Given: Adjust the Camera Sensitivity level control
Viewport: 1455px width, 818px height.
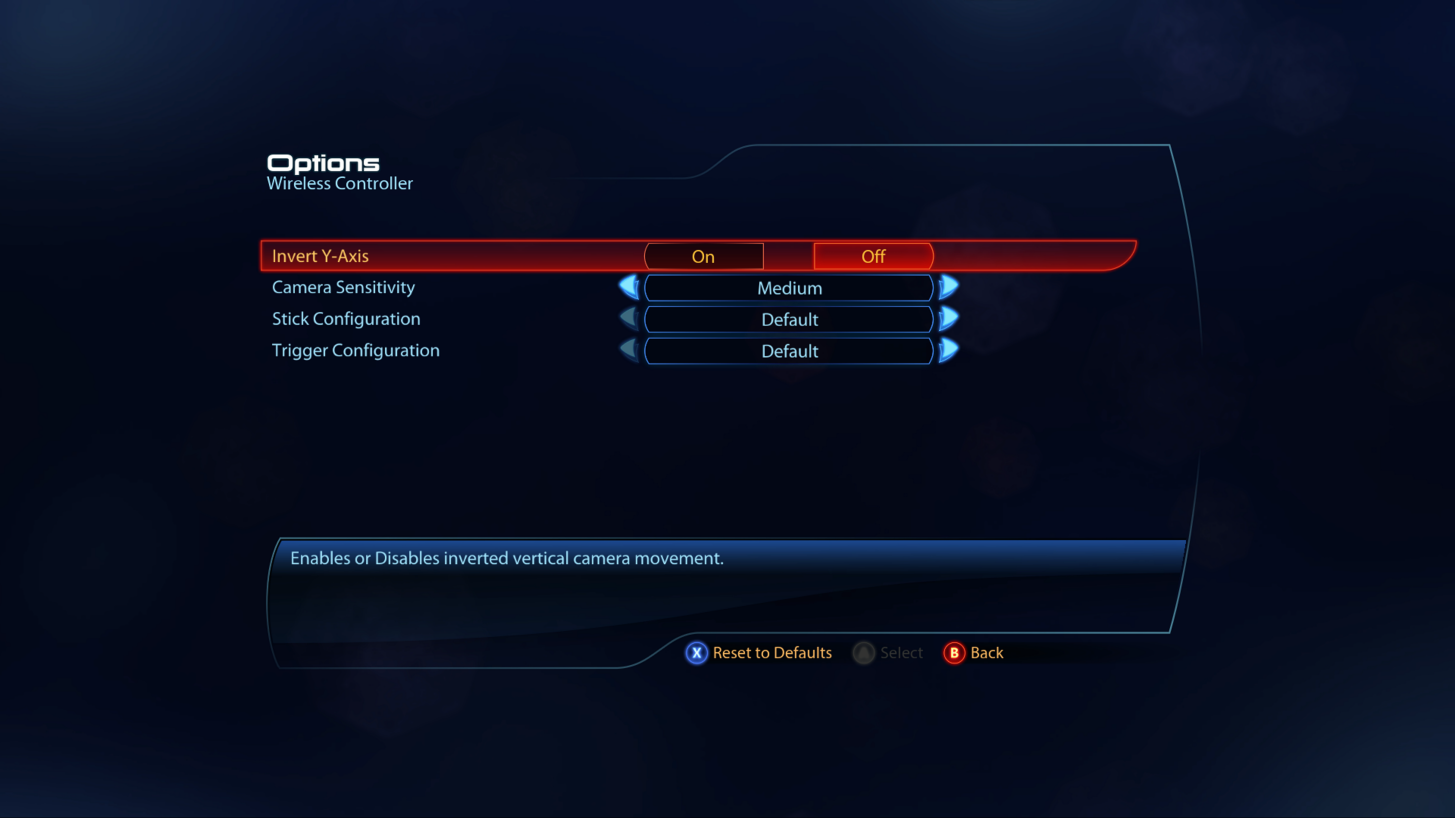Looking at the screenshot, I should tap(789, 288).
